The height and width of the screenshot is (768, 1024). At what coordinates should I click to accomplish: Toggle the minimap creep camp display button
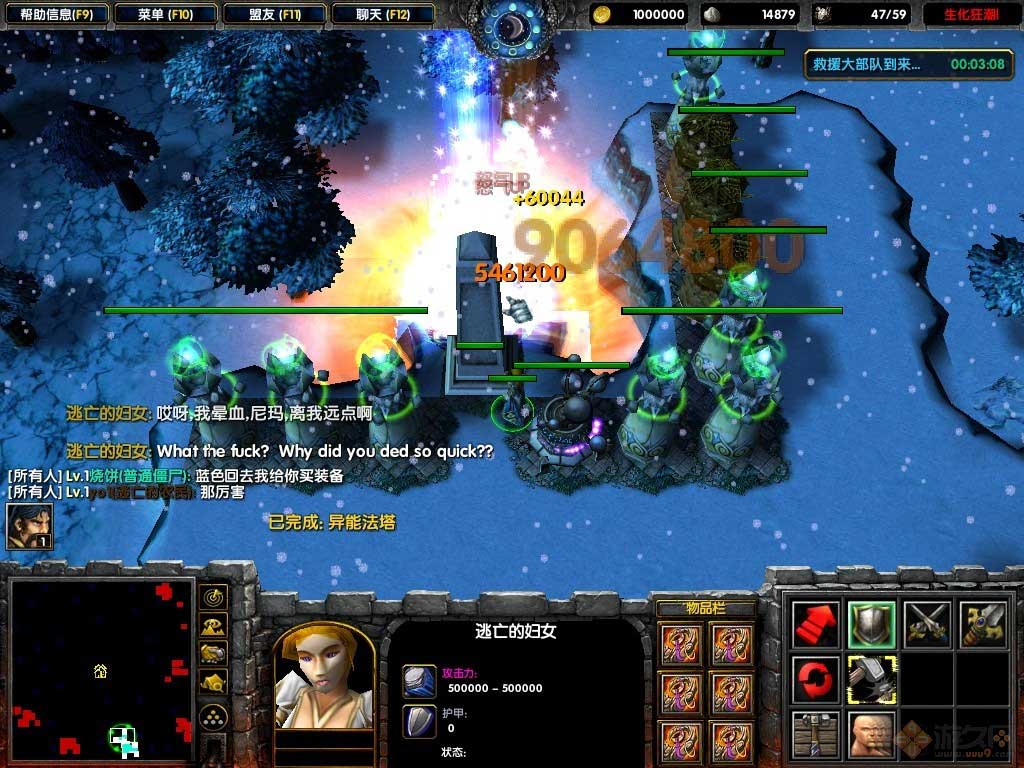[213, 683]
